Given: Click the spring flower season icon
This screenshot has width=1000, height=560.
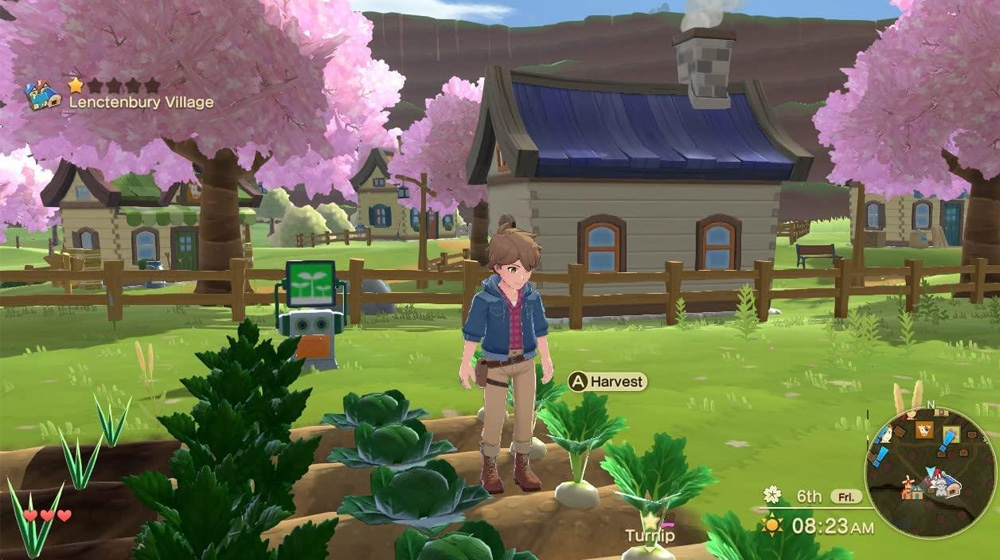Looking at the screenshot, I should (772, 495).
